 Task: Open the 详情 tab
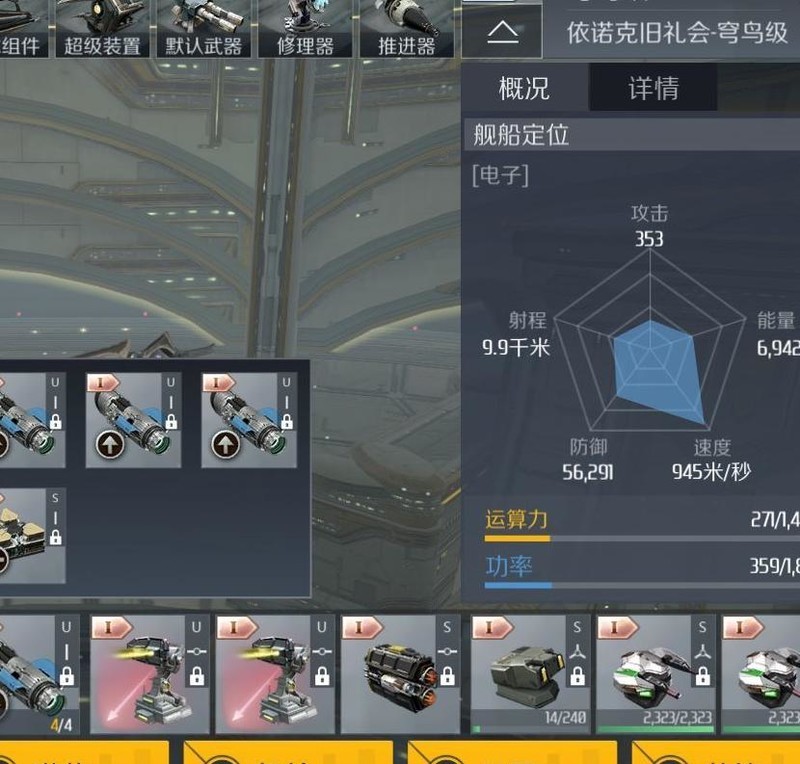(653, 88)
